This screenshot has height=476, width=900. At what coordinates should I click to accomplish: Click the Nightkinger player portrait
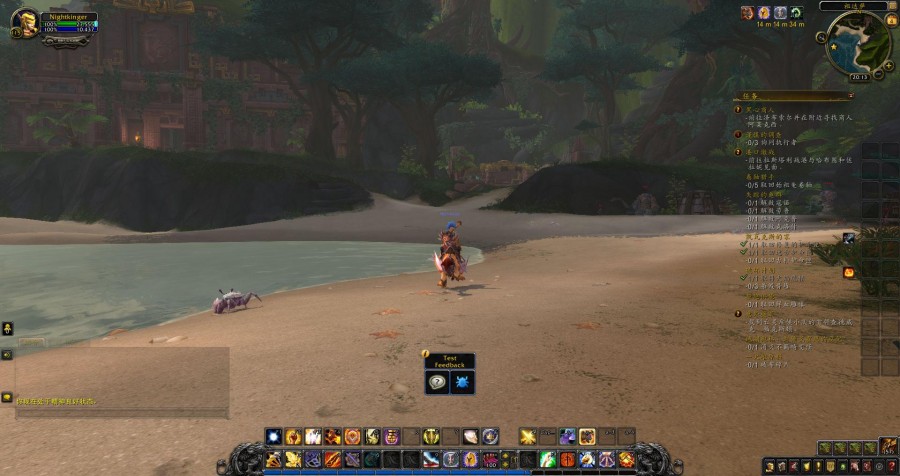pyautogui.click(x=26, y=21)
